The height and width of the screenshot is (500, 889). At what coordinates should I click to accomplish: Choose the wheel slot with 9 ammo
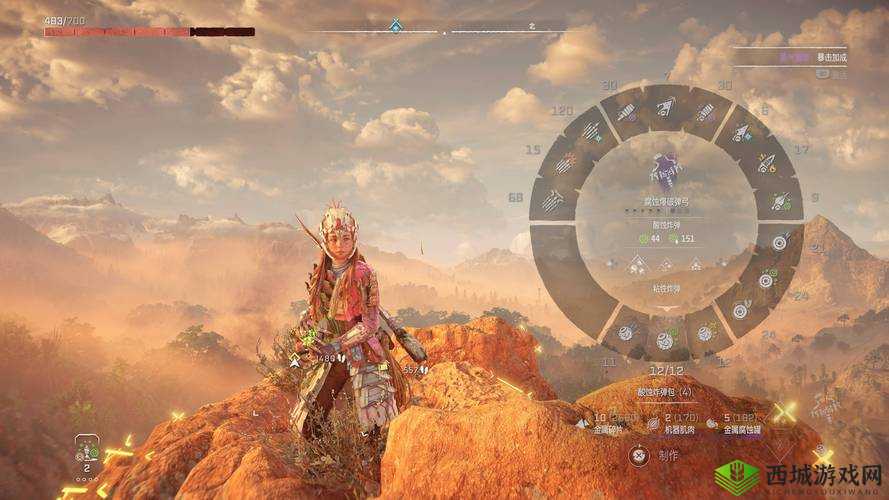click(780, 200)
